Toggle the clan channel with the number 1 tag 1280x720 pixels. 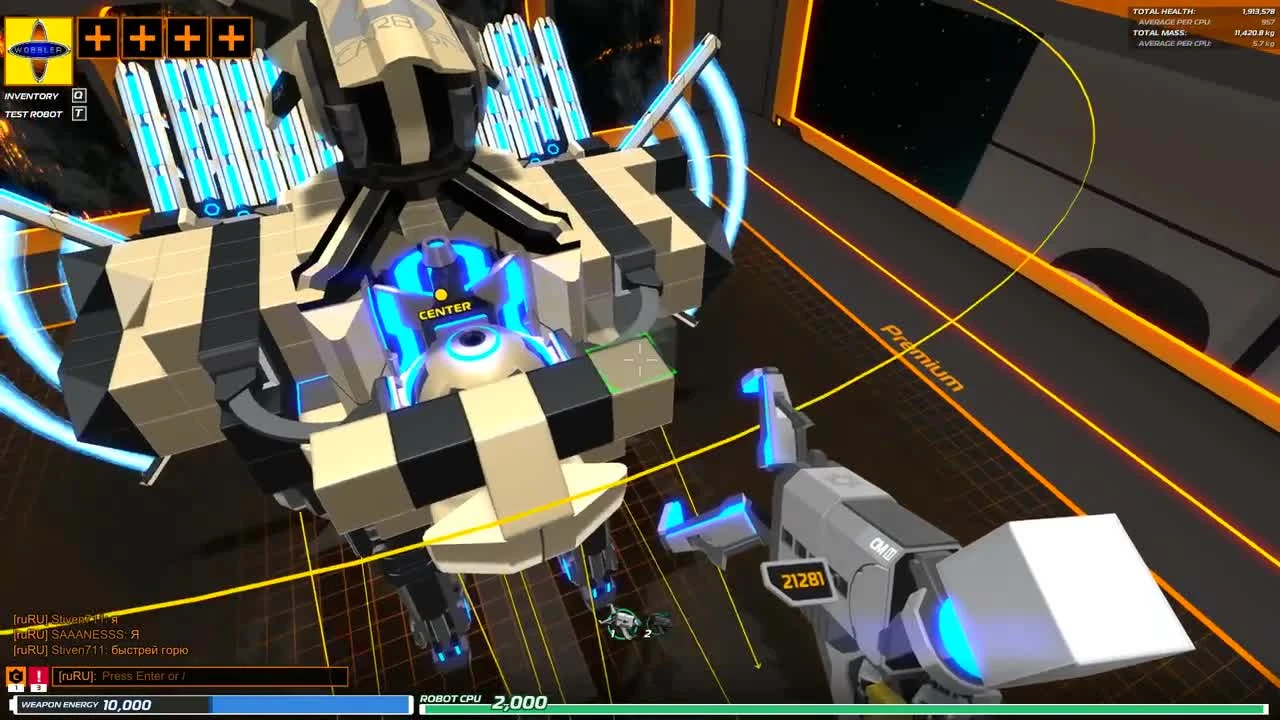pyautogui.click(x=16, y=689)
